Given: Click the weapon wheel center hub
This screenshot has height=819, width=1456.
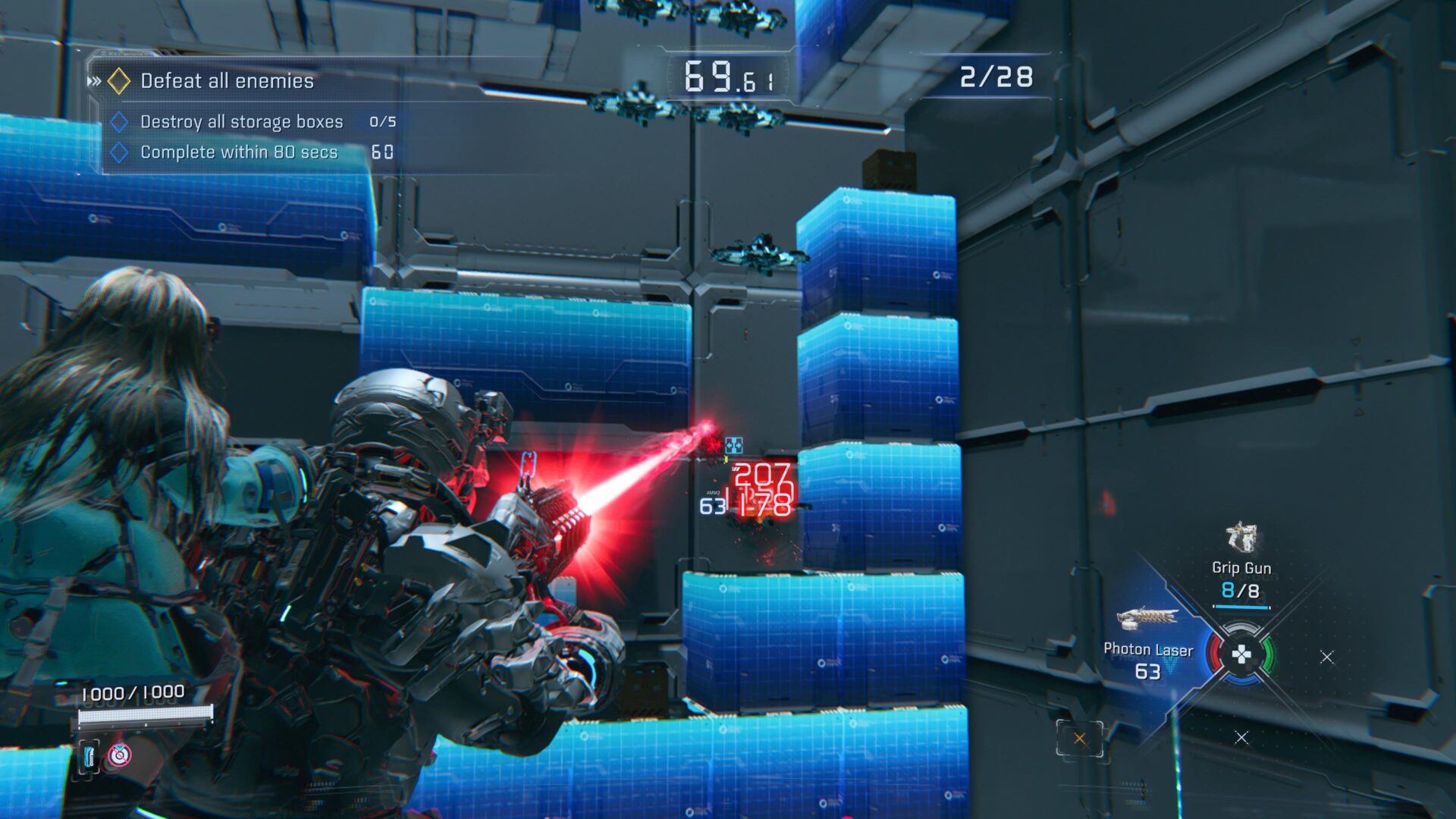Looking at the screenshot, I should coord(1241,654).
